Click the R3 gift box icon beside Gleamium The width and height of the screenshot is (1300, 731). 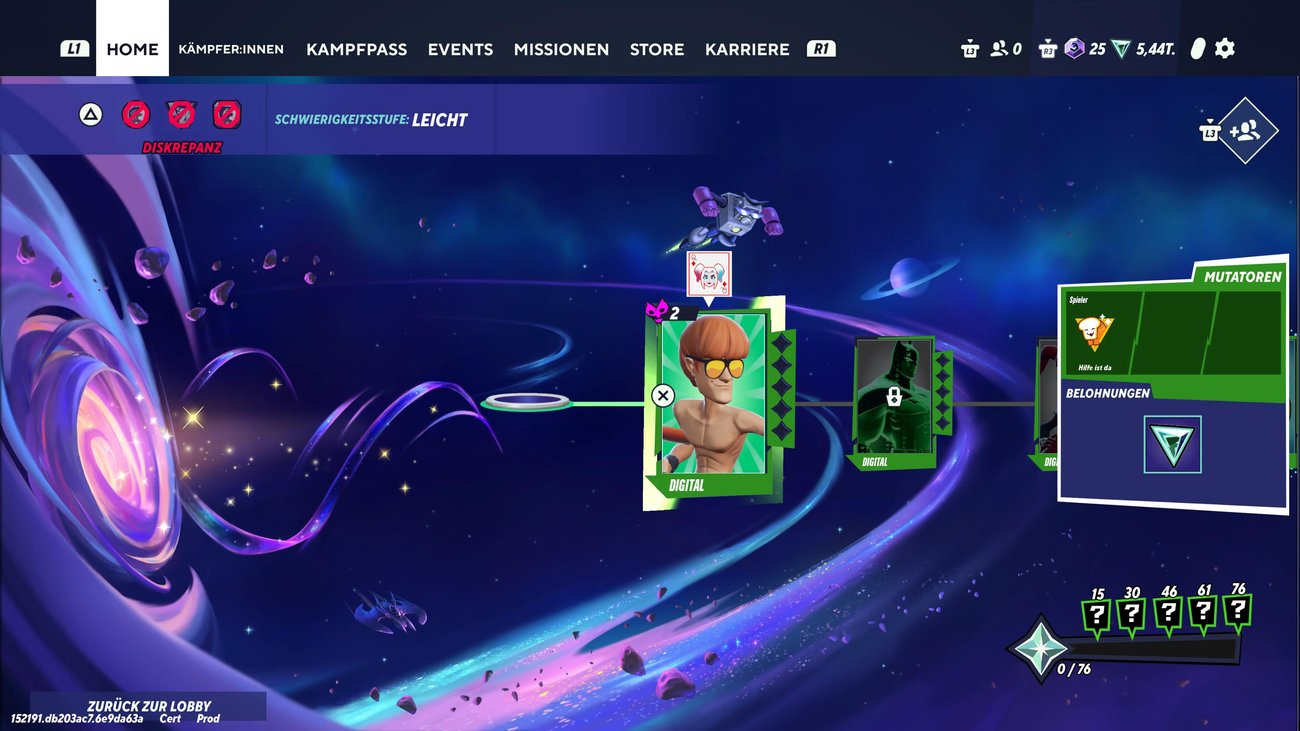pyautogui.click(x=1047, y=48)
